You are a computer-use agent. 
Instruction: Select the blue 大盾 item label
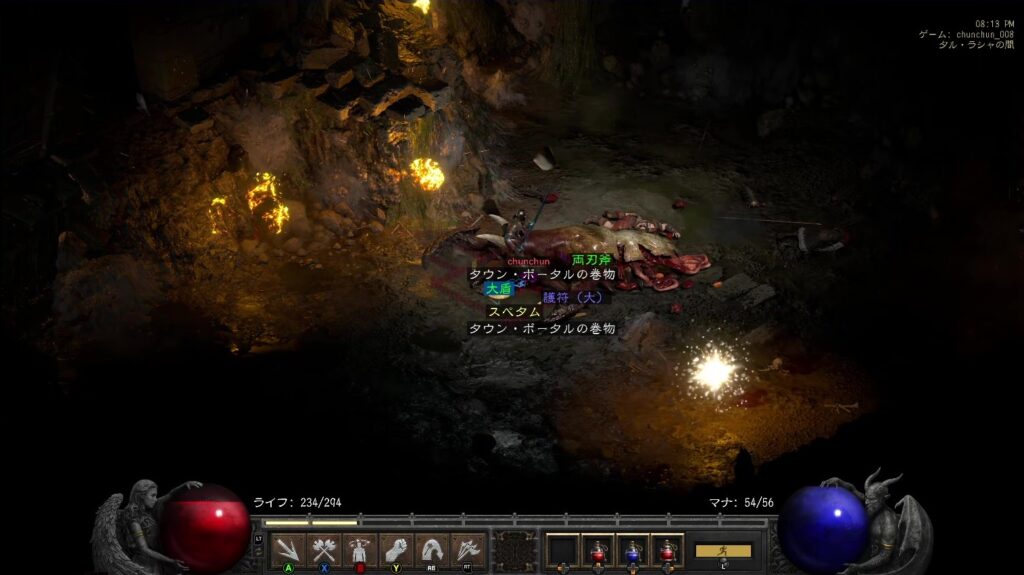(498, 288)
